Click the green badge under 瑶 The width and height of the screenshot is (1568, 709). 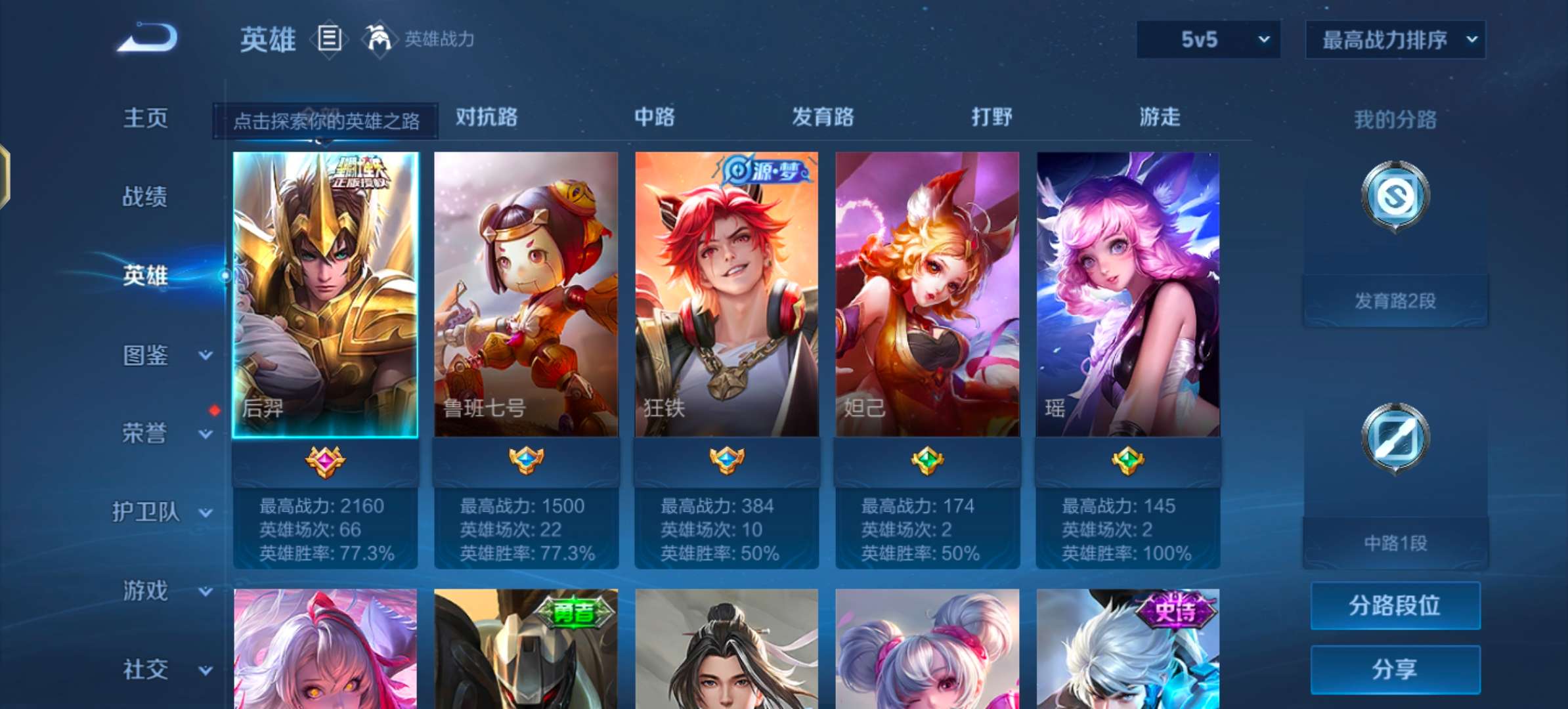(1128, 462)
